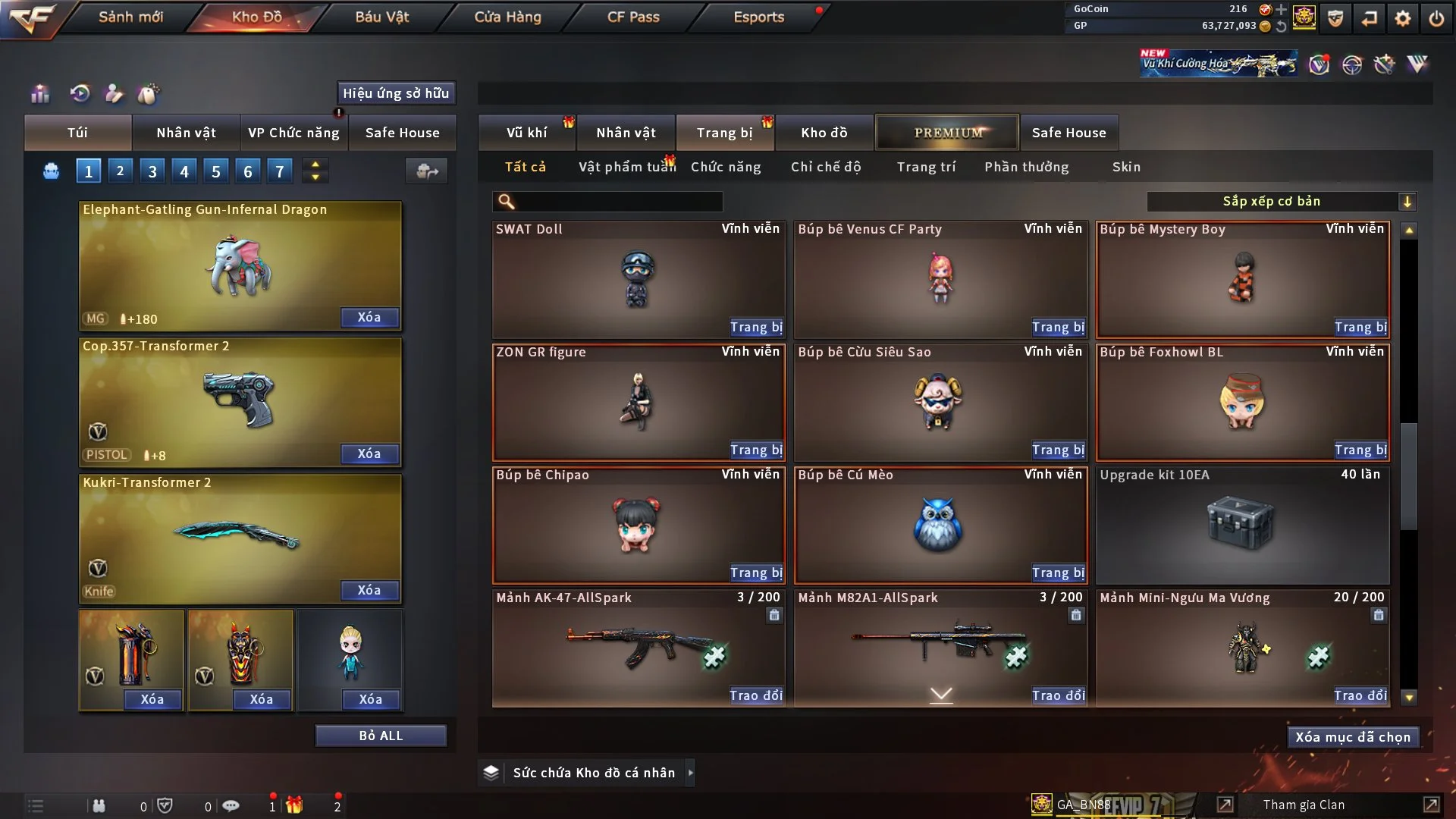The image size is (1456, 819).
Task: Select bag slot number 3
Action: coord(152,171)
